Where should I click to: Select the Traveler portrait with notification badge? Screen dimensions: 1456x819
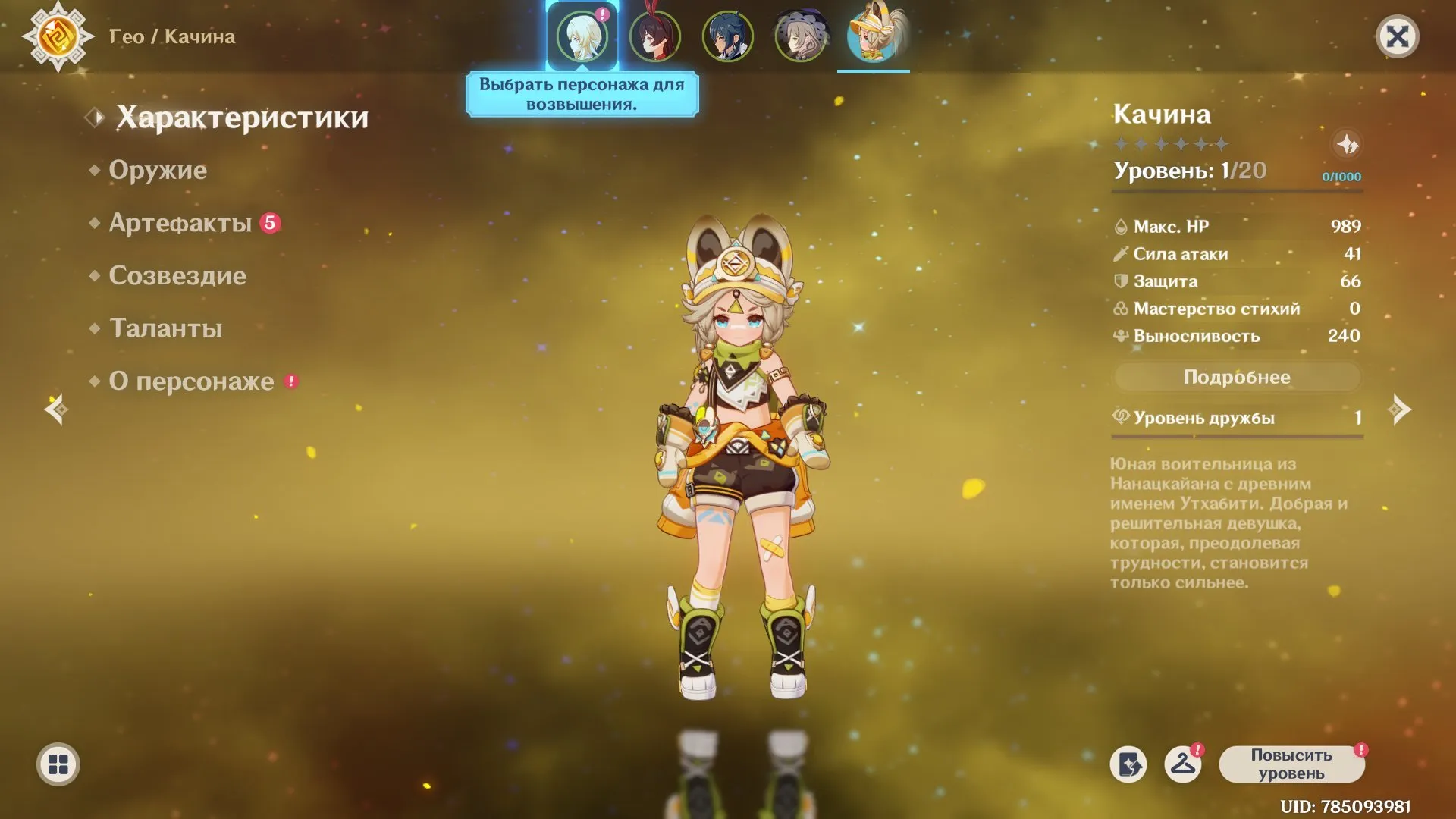[x=582, y=34]
